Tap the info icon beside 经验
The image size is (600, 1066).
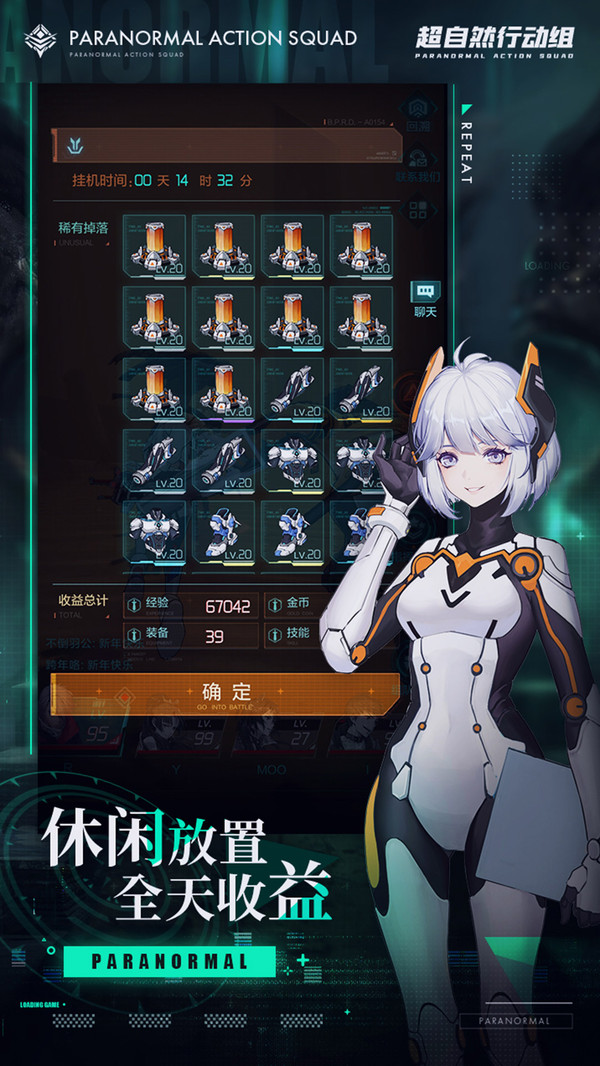(x=135, y=605)
